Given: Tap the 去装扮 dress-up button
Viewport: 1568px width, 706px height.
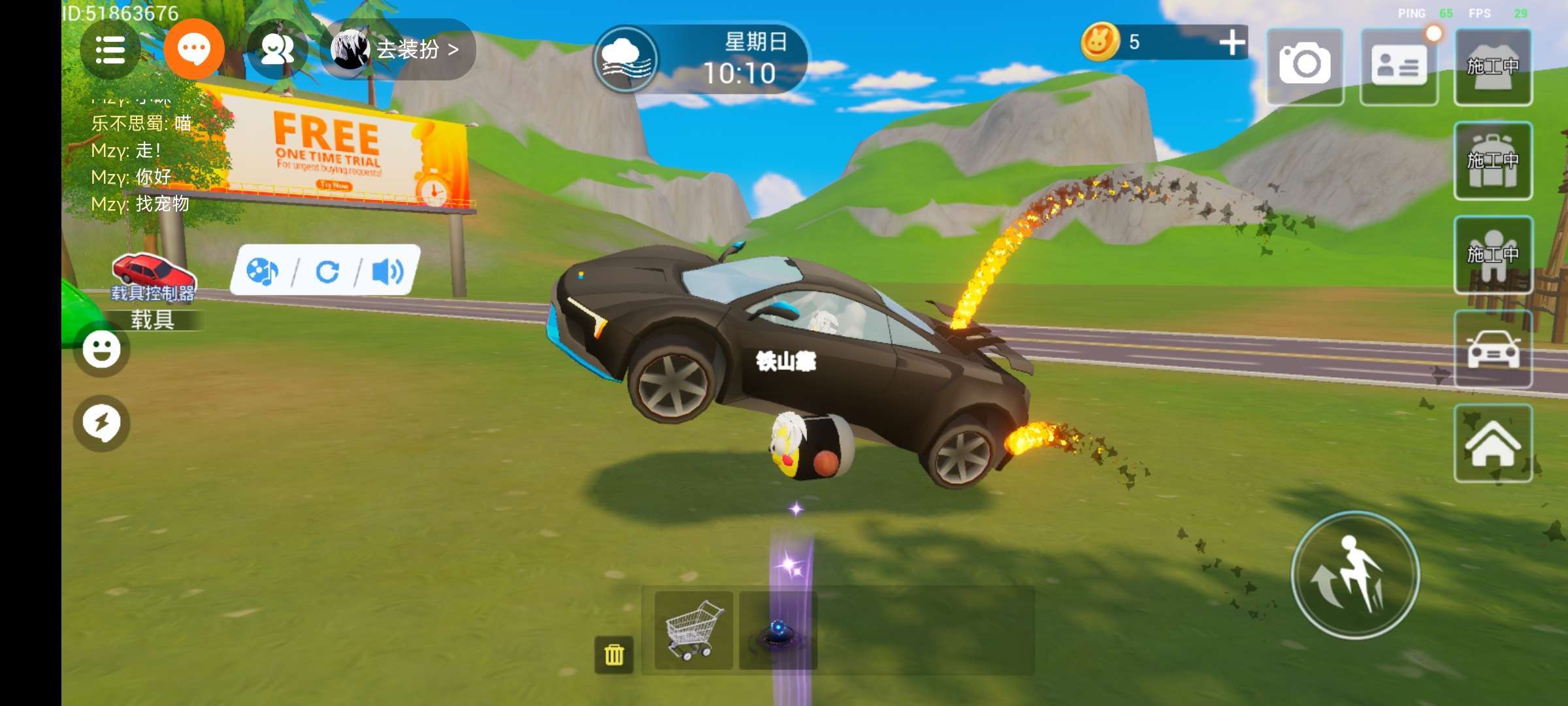Looking at the screenshot, I should pos(399,50).
